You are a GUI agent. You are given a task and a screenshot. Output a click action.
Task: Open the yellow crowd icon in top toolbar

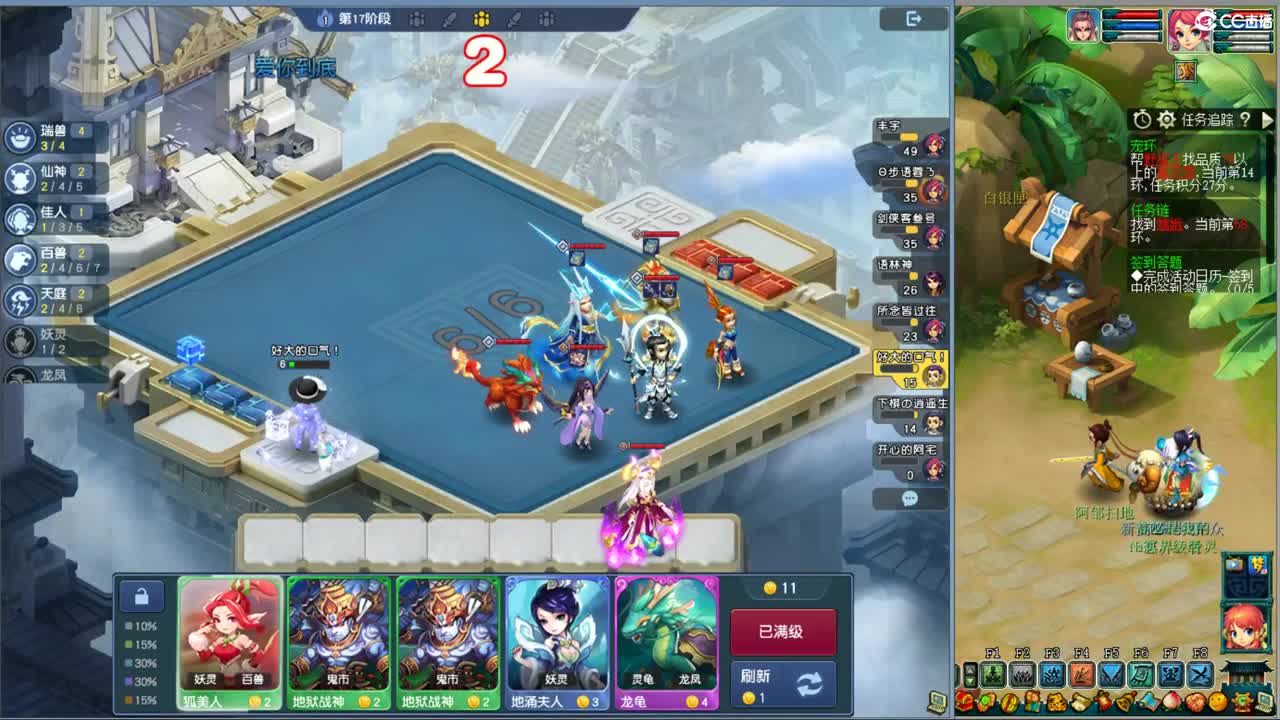[x=481, y=20]
